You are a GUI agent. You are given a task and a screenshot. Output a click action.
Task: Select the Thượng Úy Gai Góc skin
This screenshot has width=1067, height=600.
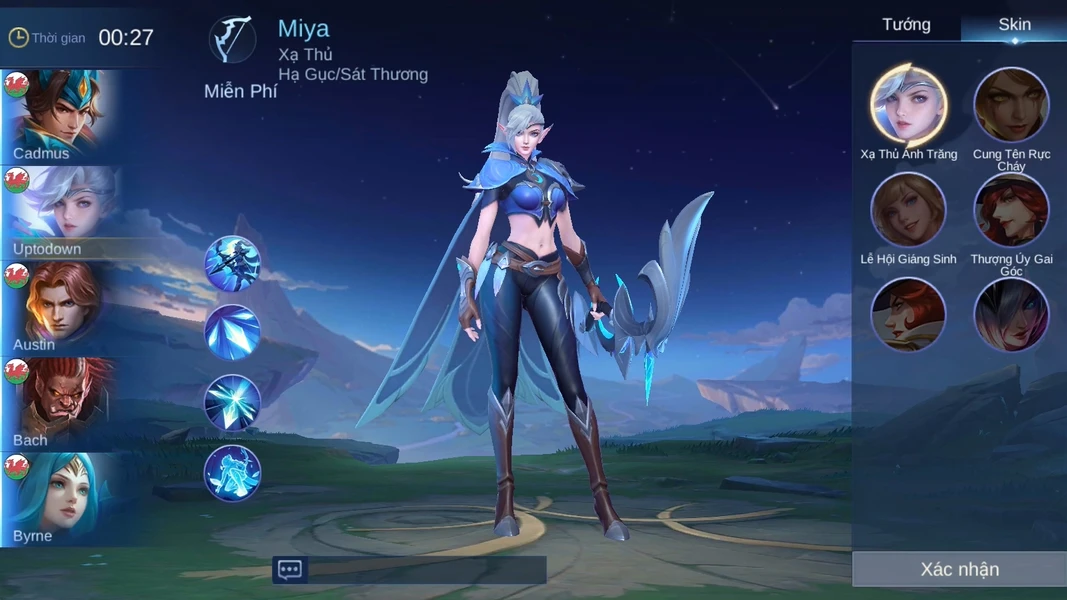tap(1011, 210)
